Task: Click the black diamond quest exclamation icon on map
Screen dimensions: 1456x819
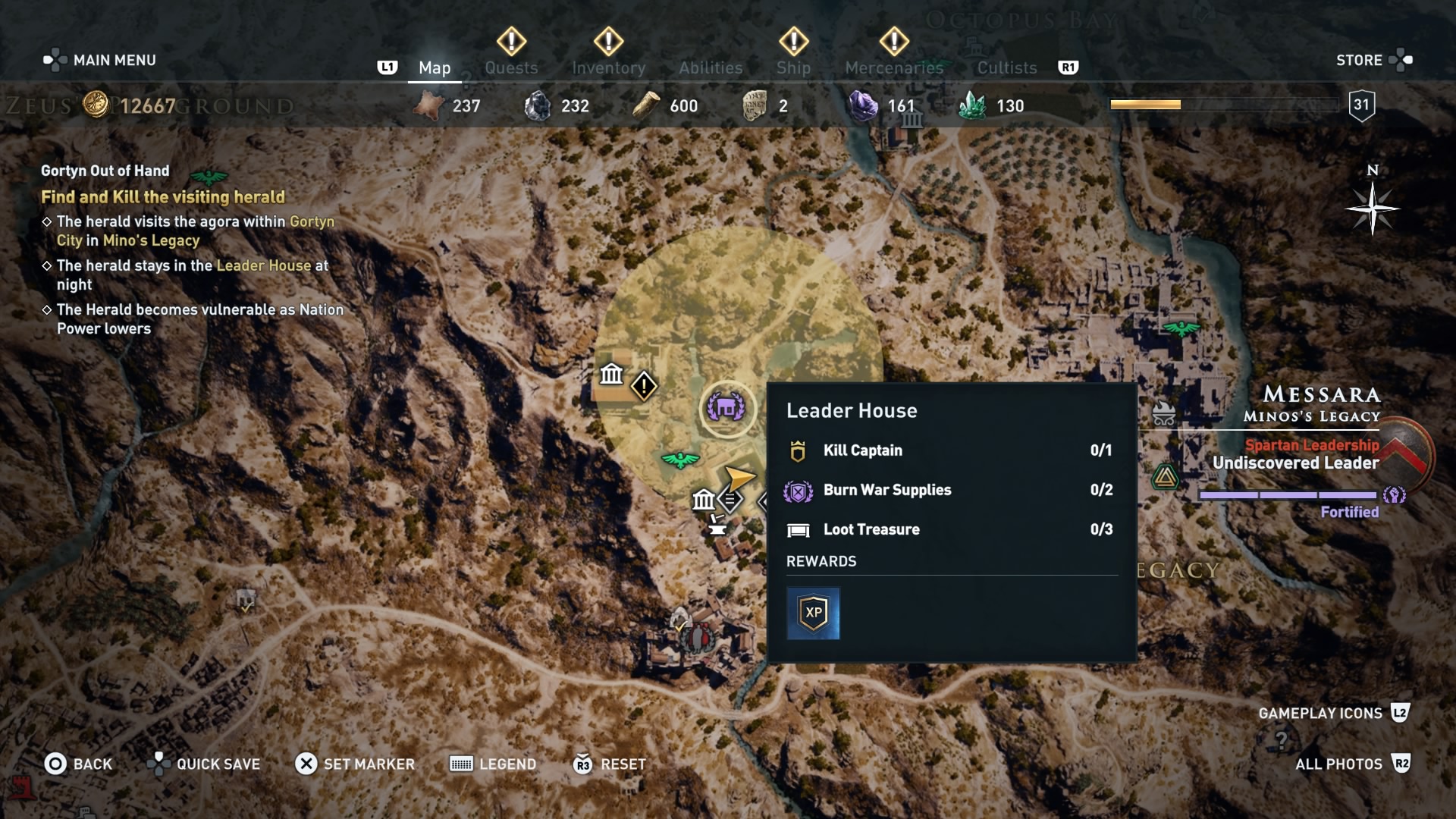Action: tap(644, 387)
